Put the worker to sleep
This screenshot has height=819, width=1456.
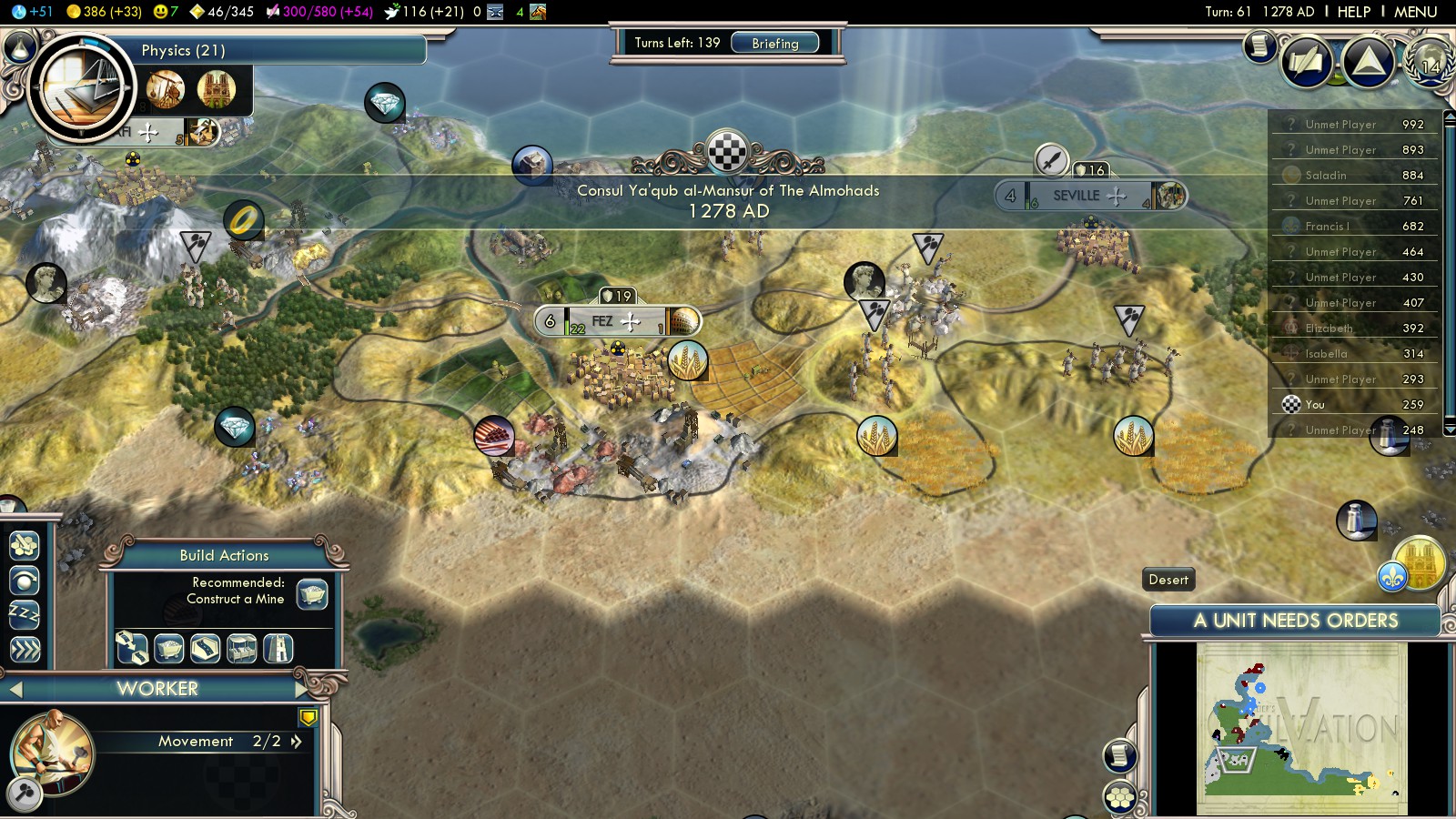pyautogui.click(x=25, y=615)
